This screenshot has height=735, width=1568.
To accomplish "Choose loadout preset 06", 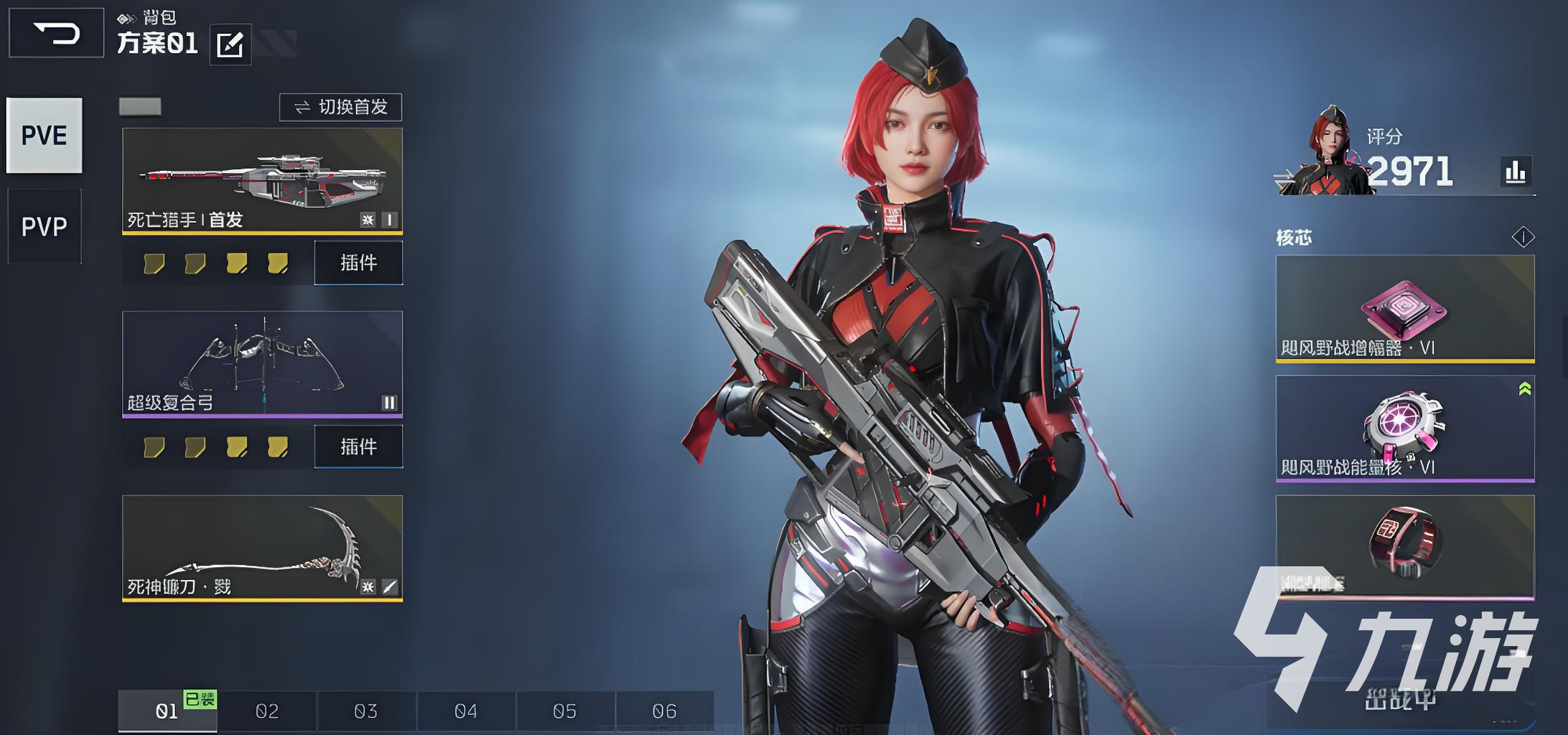I will (x=664, y=711).
